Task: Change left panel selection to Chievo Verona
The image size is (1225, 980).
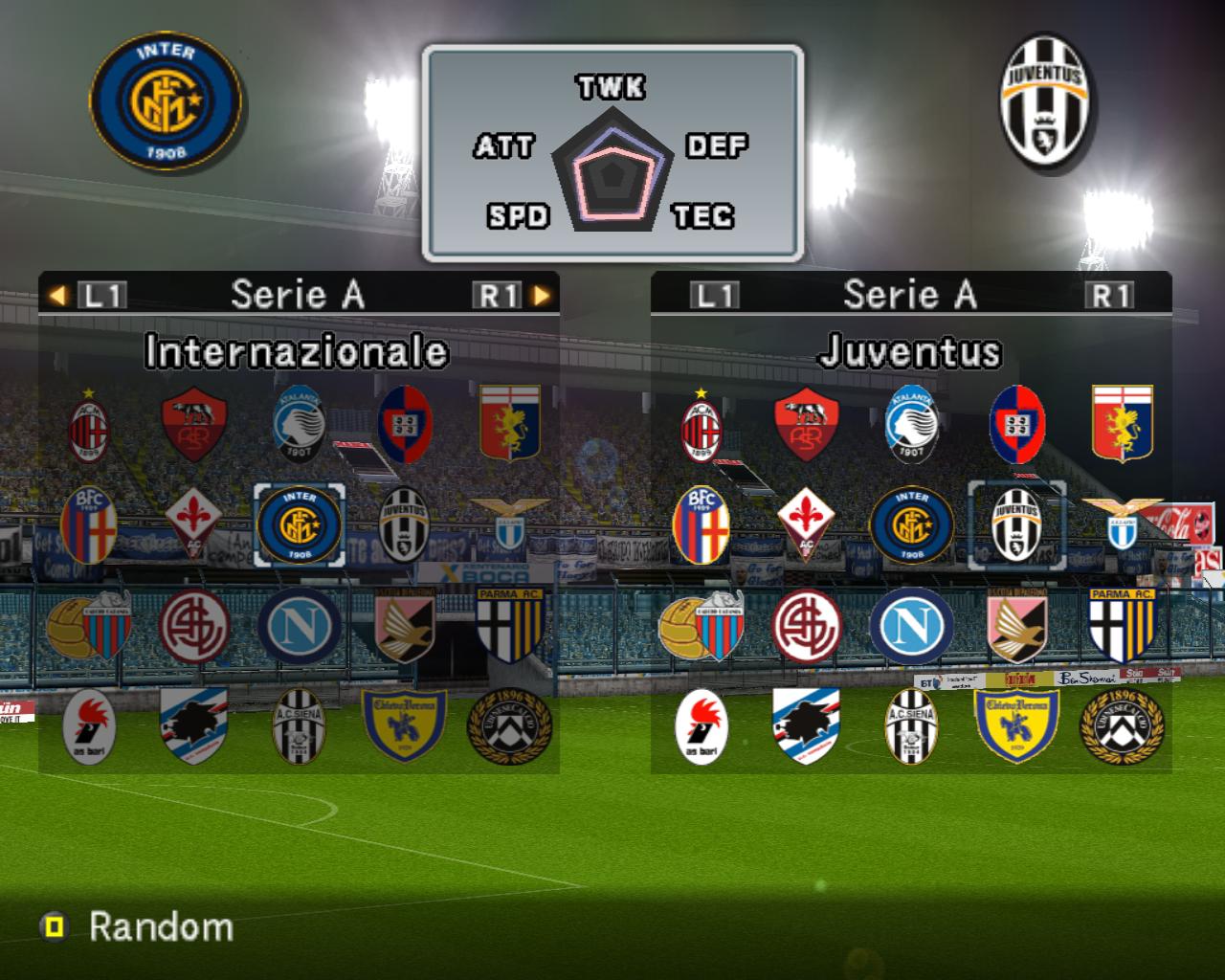Action: [x=404, y=729]
